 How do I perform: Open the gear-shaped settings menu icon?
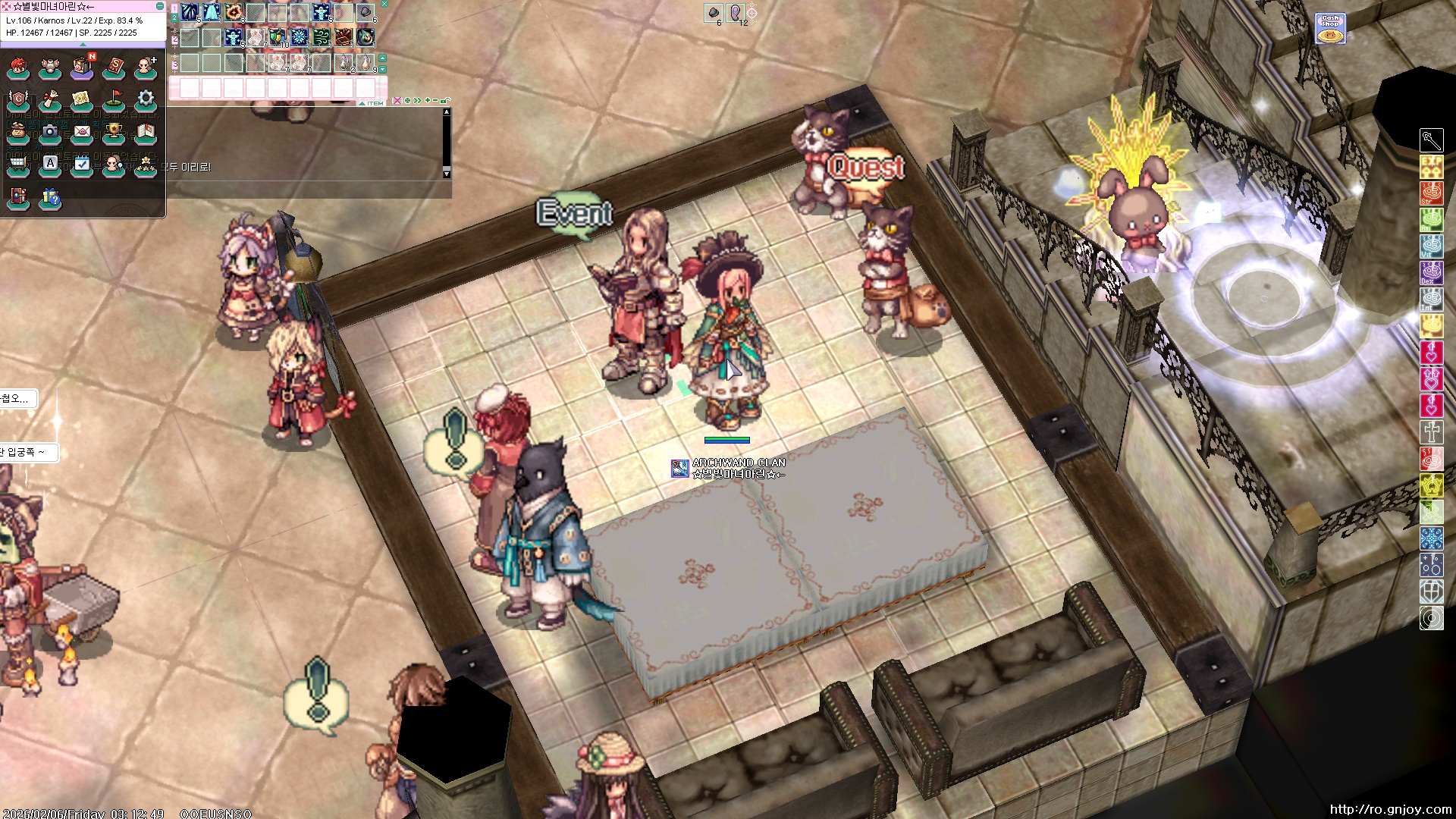click(146, 99)
